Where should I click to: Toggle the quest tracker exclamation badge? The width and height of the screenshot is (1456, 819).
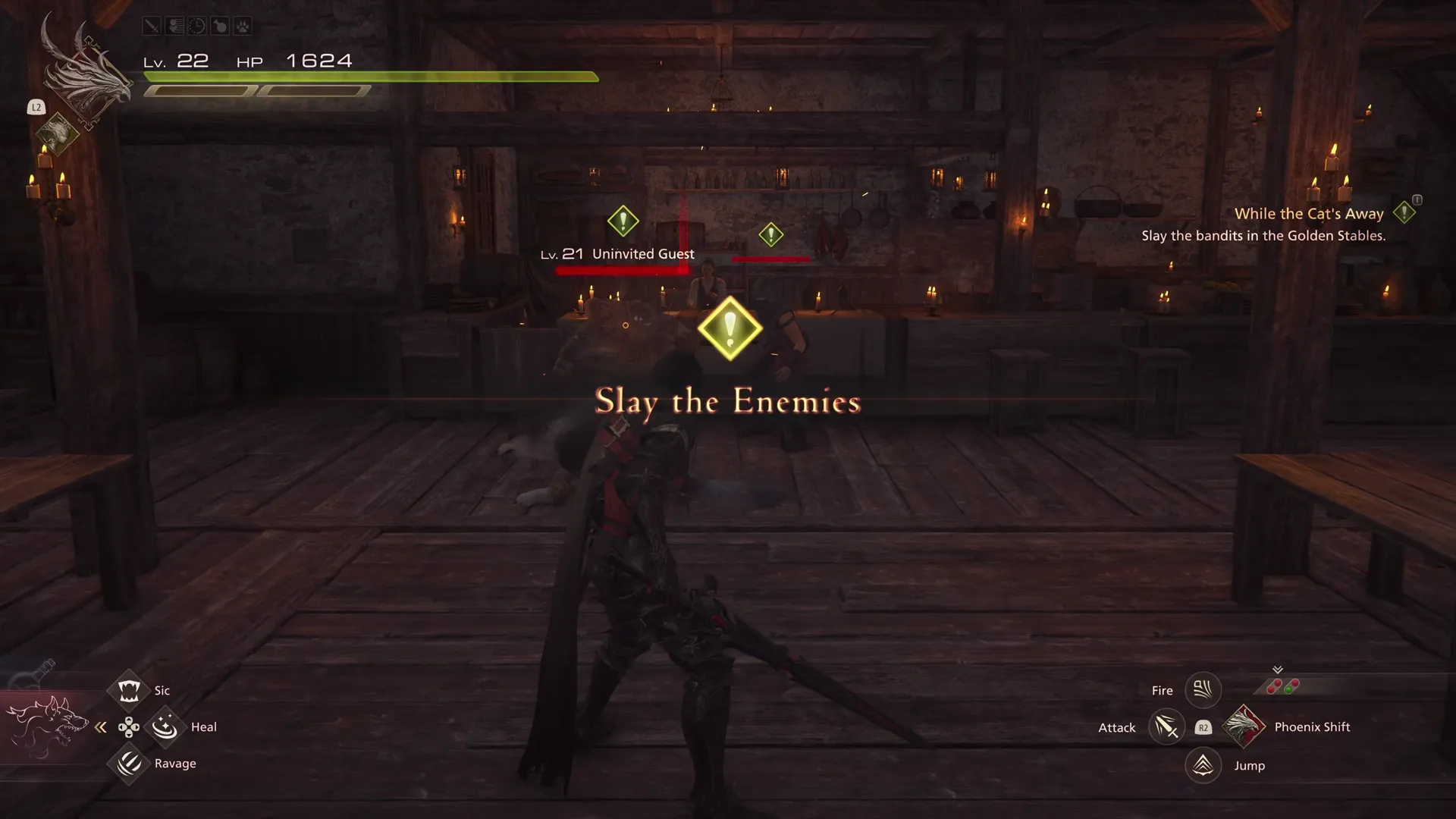[1404, 213]
